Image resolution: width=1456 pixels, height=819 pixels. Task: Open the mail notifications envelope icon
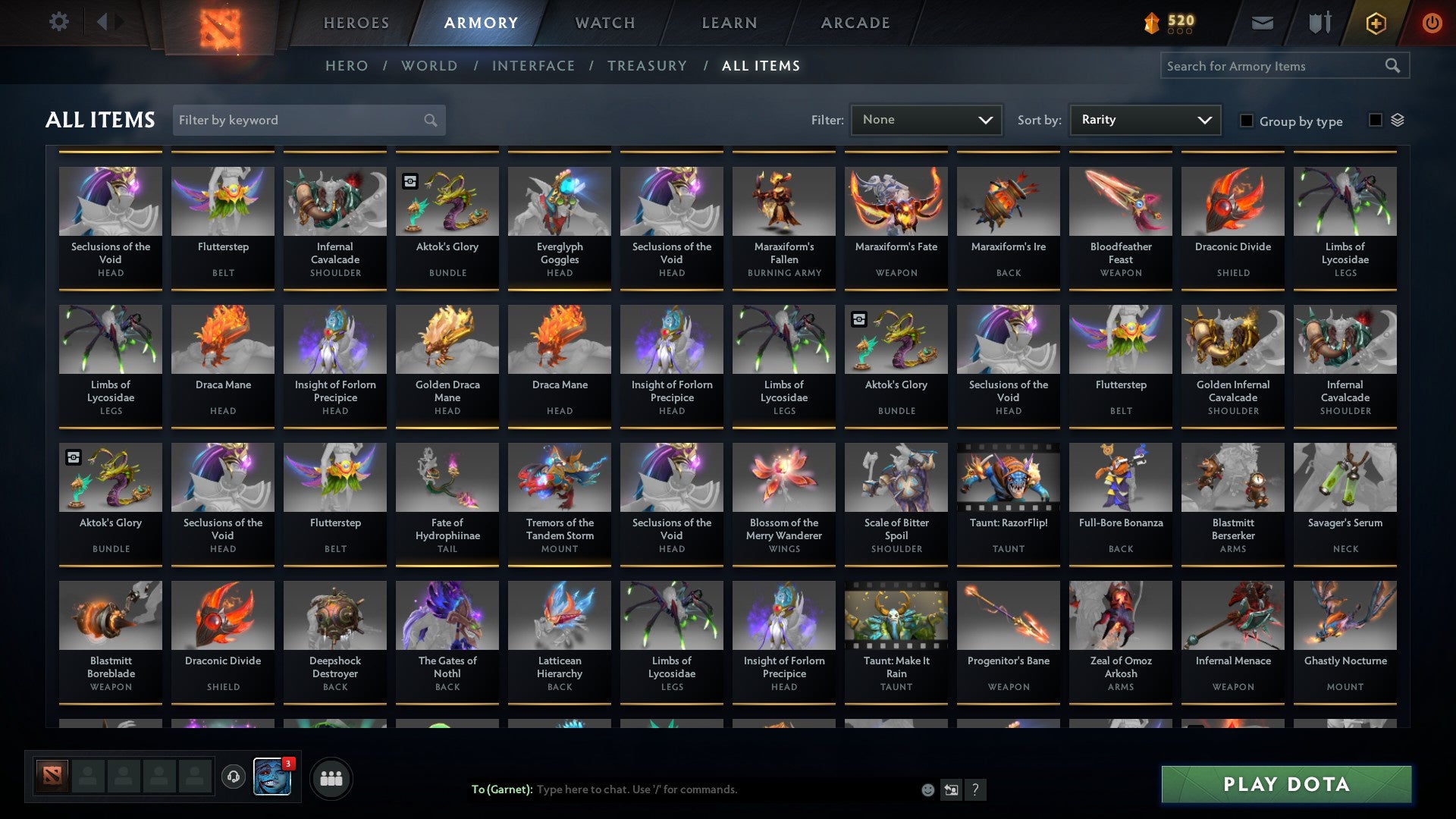point(1262,23)
